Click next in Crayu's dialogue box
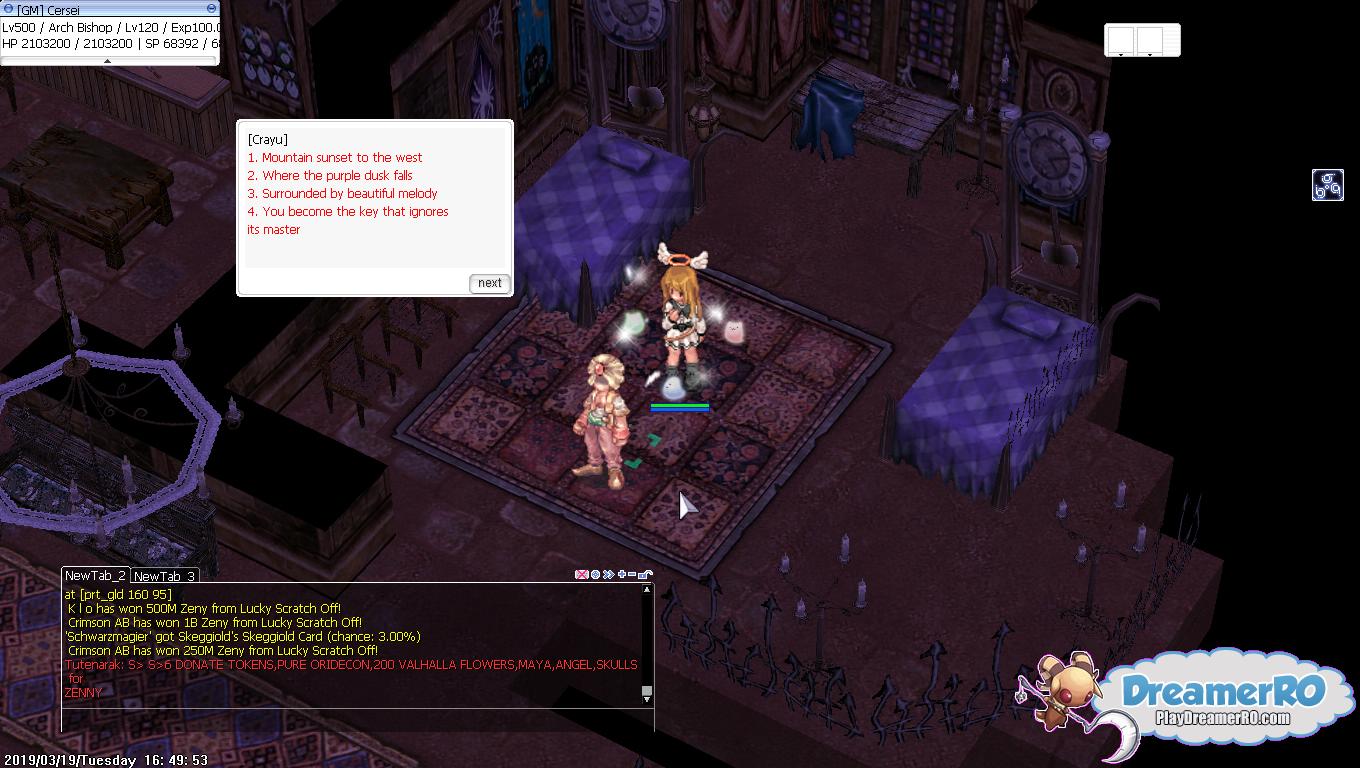The width and height of the screenshot is (1360, 768). [489, 283]
